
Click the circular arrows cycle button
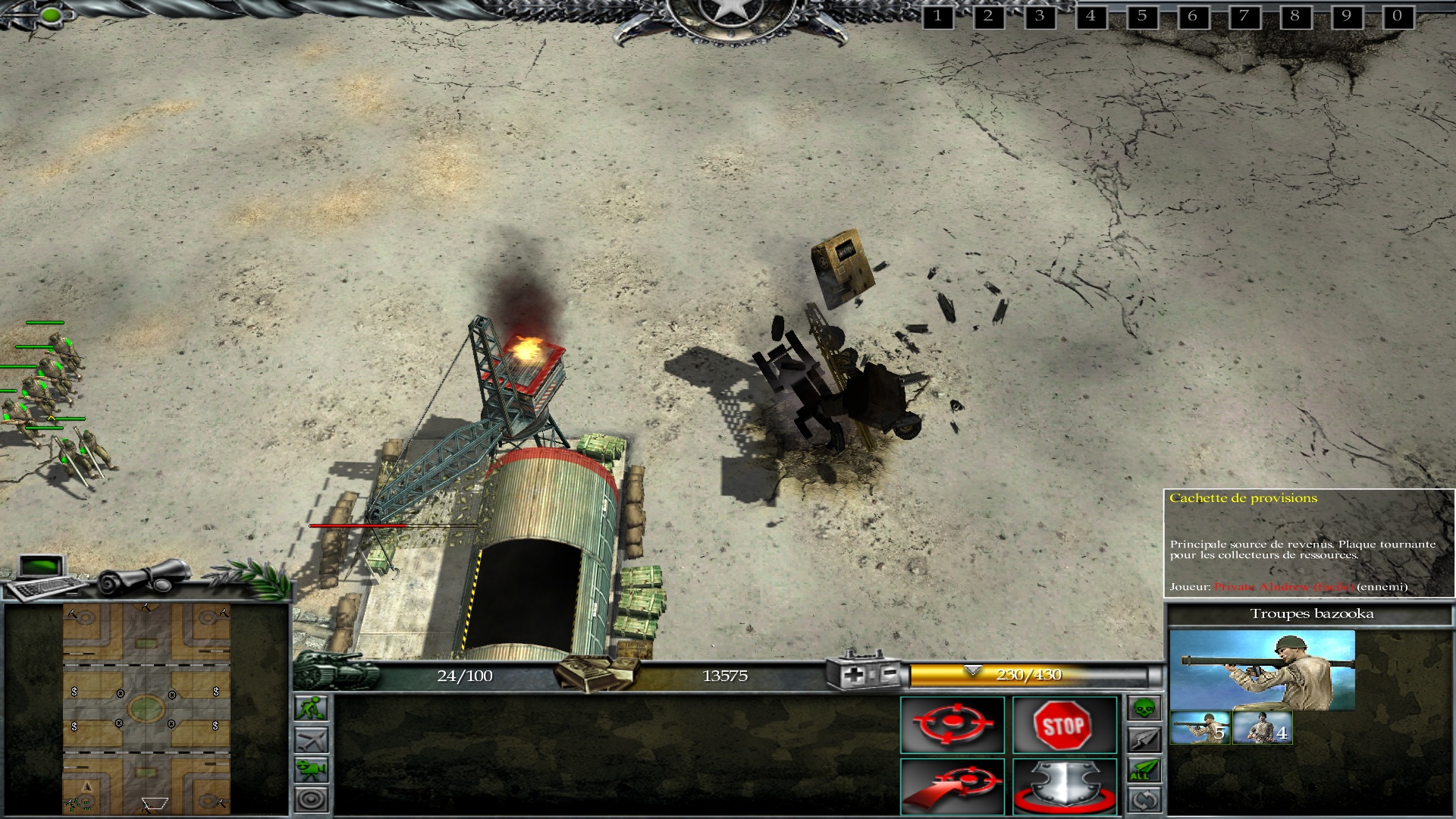(x=1144, y=799)
